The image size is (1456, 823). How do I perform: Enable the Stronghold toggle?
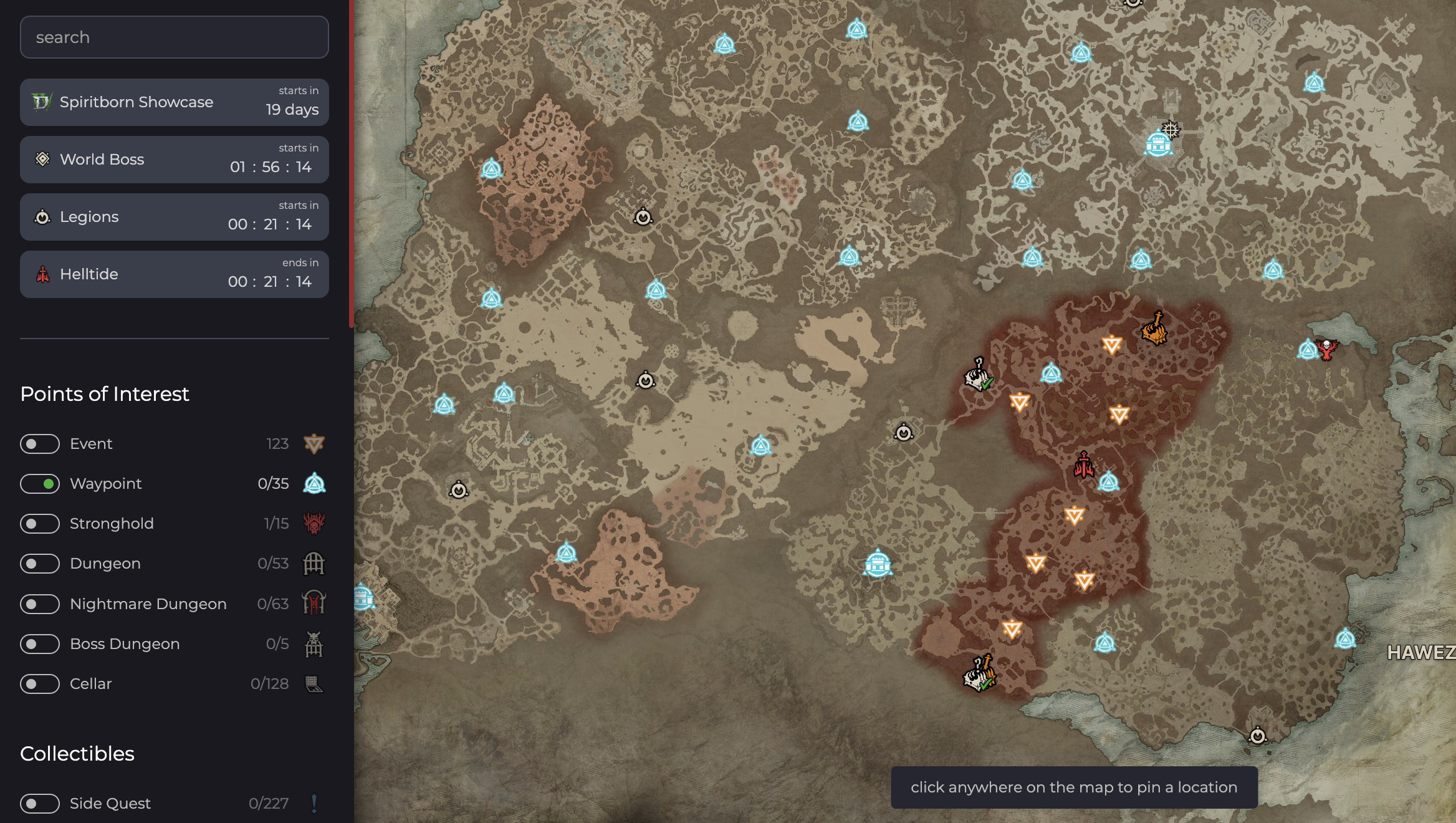[40, 524]
